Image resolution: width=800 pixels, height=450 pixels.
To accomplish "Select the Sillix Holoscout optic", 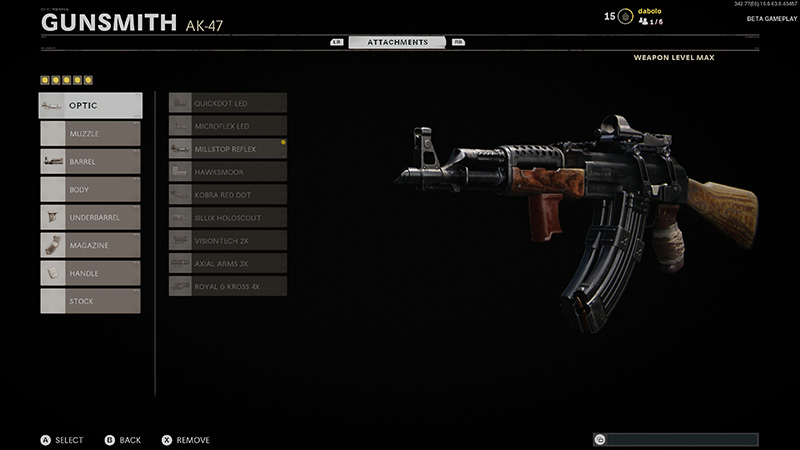I will pos(228,218).
